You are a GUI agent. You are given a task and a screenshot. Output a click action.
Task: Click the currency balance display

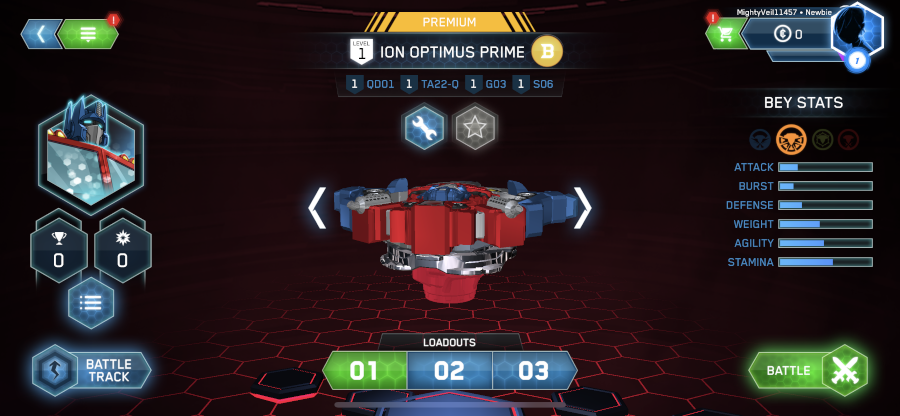790,34
